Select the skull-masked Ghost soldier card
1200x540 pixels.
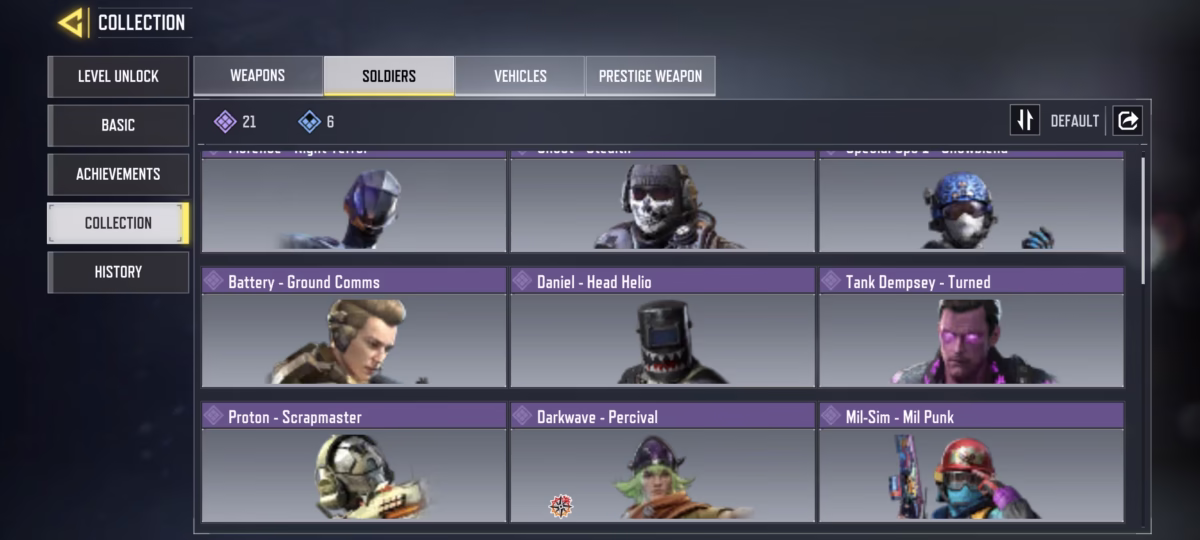point(662,203)
